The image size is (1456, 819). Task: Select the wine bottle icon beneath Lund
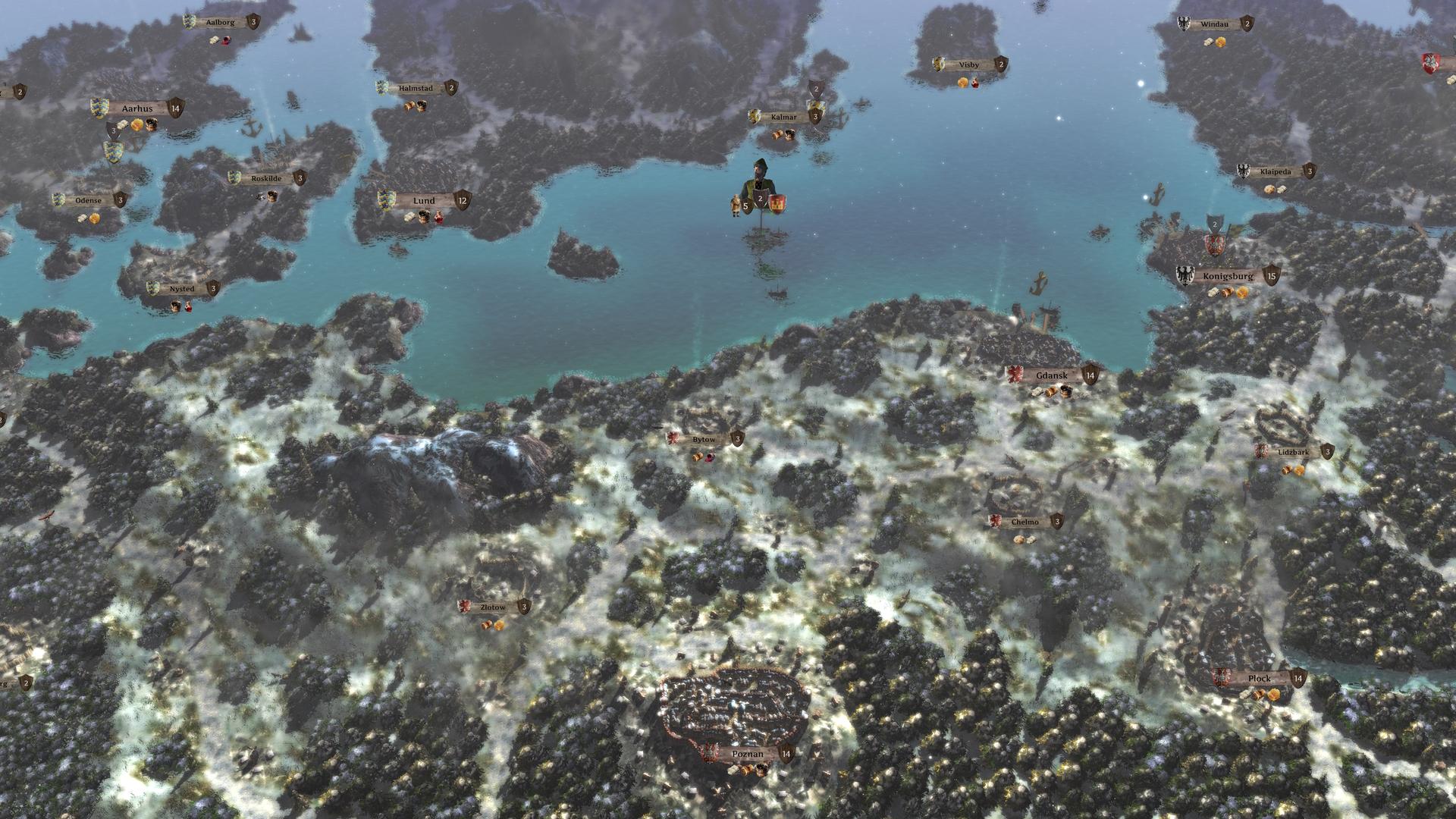click(x=438, y=218)
